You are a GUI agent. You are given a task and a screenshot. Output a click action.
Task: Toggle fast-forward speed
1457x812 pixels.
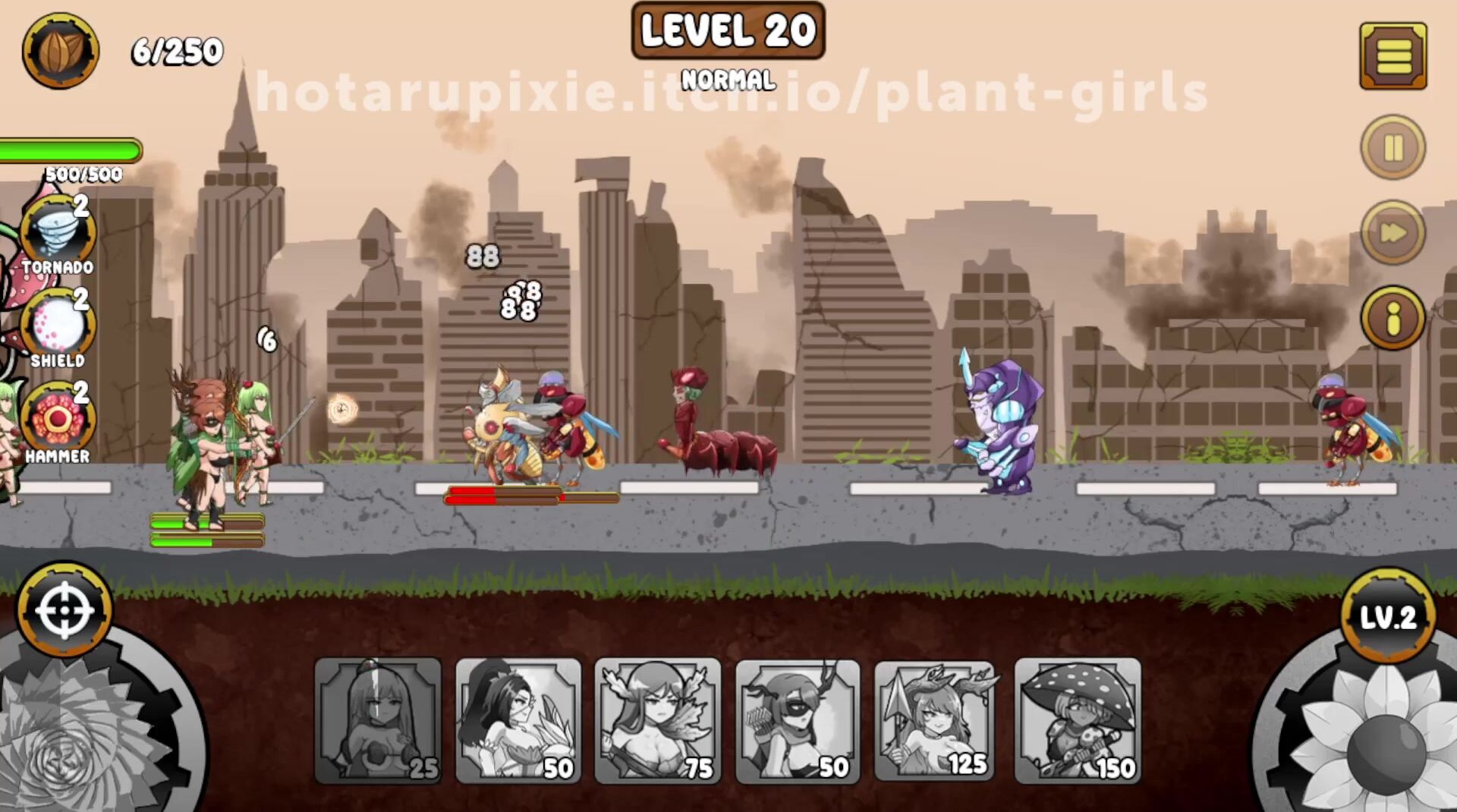(x=1393, y=232)
